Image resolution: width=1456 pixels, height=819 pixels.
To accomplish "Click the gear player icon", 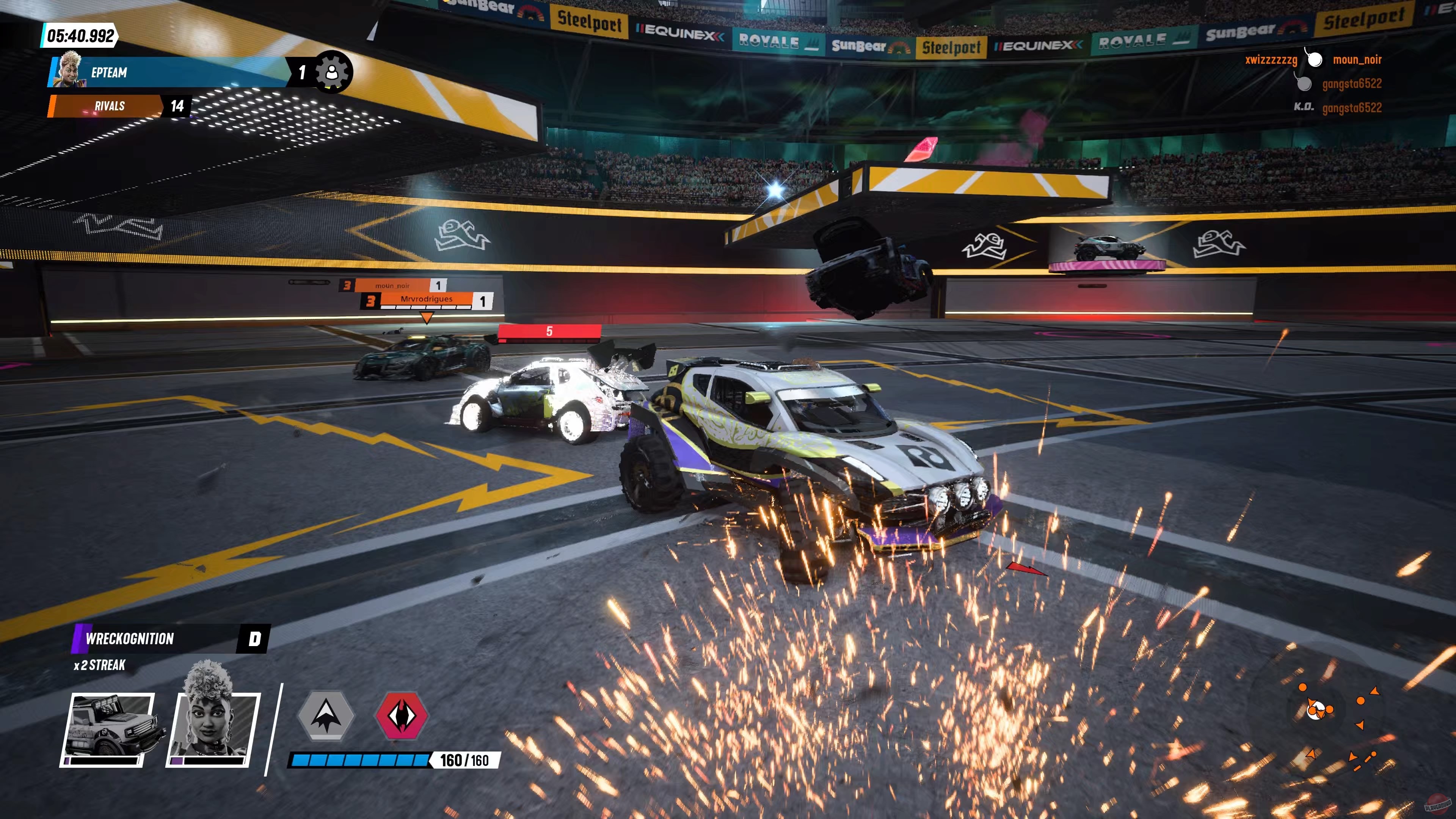I will [333, 72].
